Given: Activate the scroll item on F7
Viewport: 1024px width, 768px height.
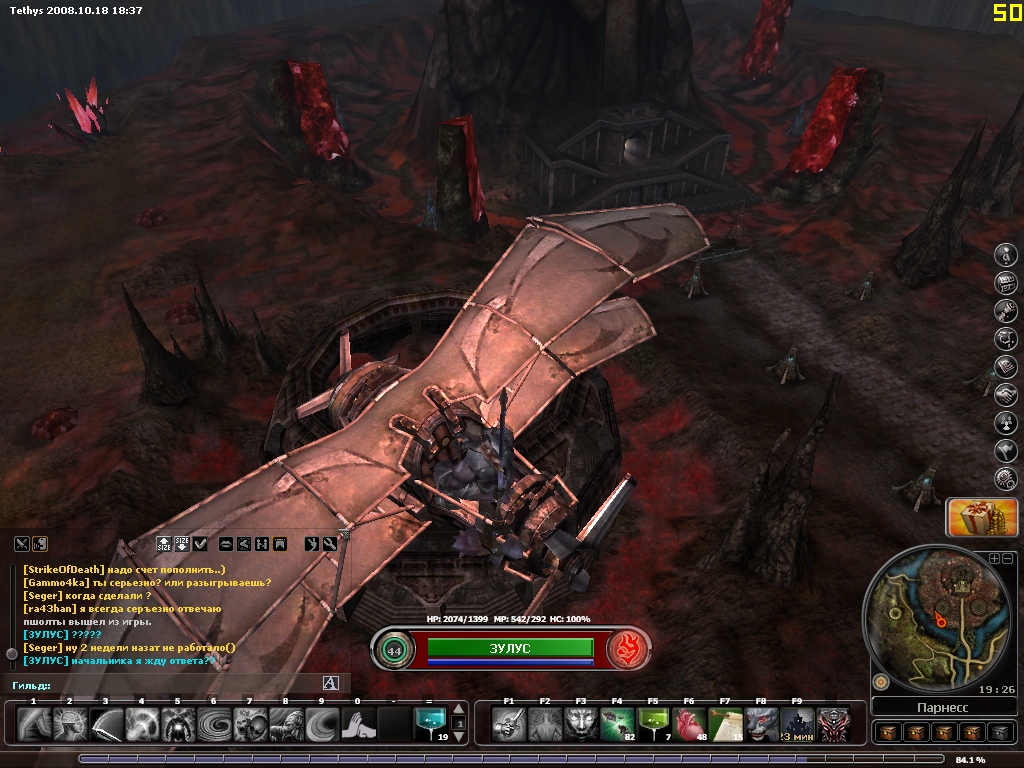Looking at the screenshot, I should [725, 724].
